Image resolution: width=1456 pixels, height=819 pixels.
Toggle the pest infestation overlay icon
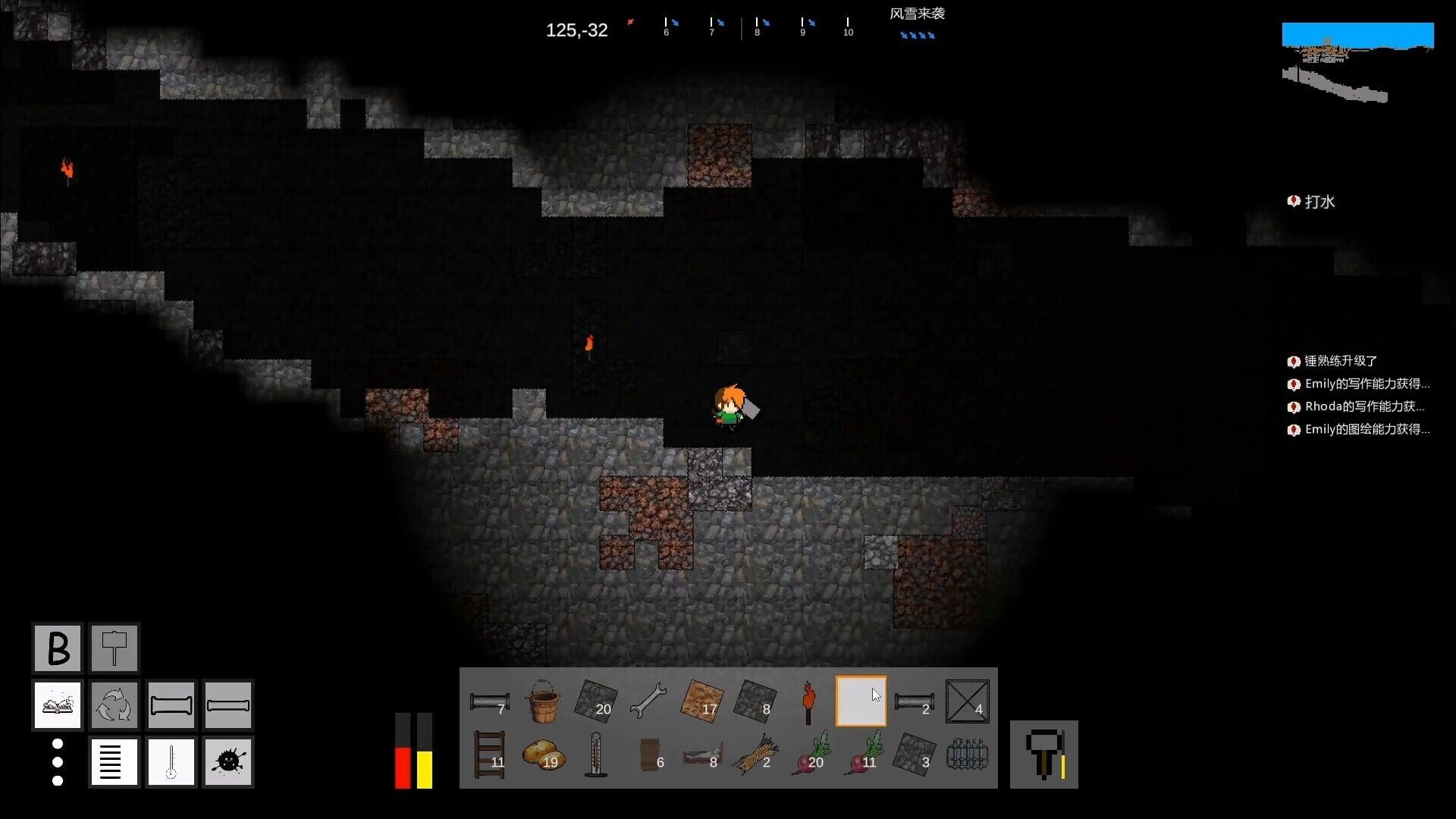(227, 761)
